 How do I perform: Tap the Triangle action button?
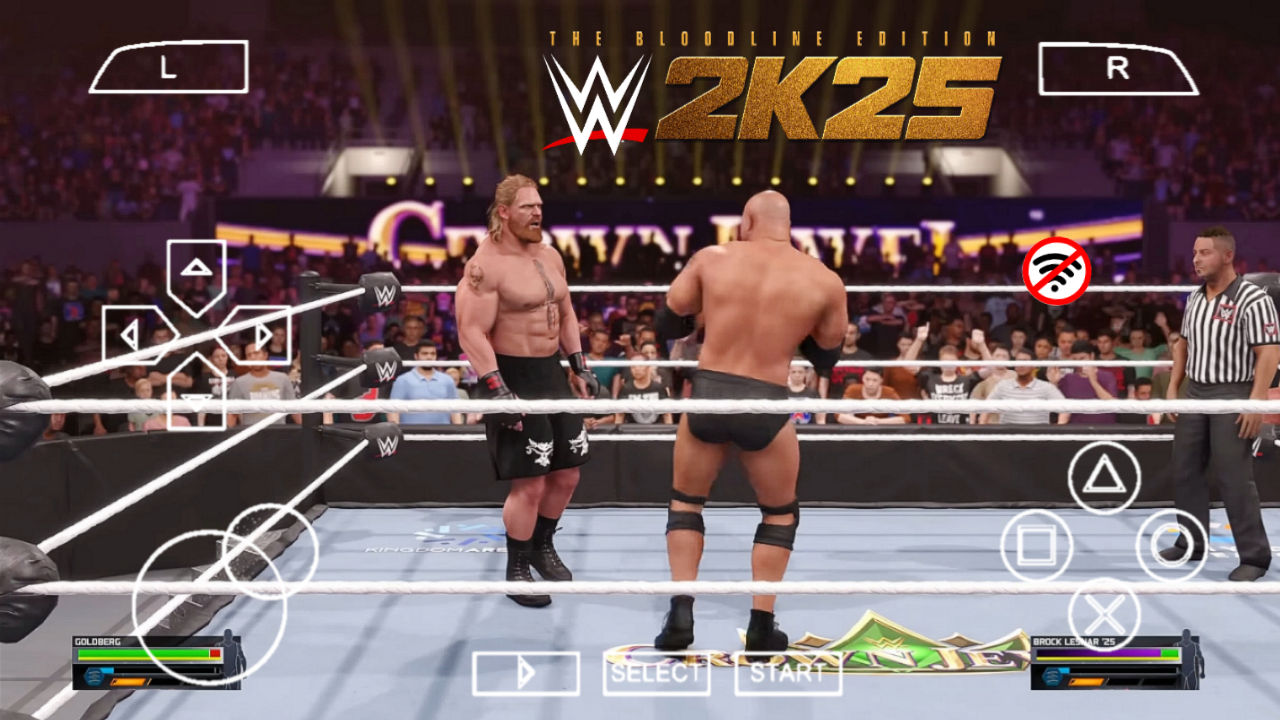[1104, 479]
